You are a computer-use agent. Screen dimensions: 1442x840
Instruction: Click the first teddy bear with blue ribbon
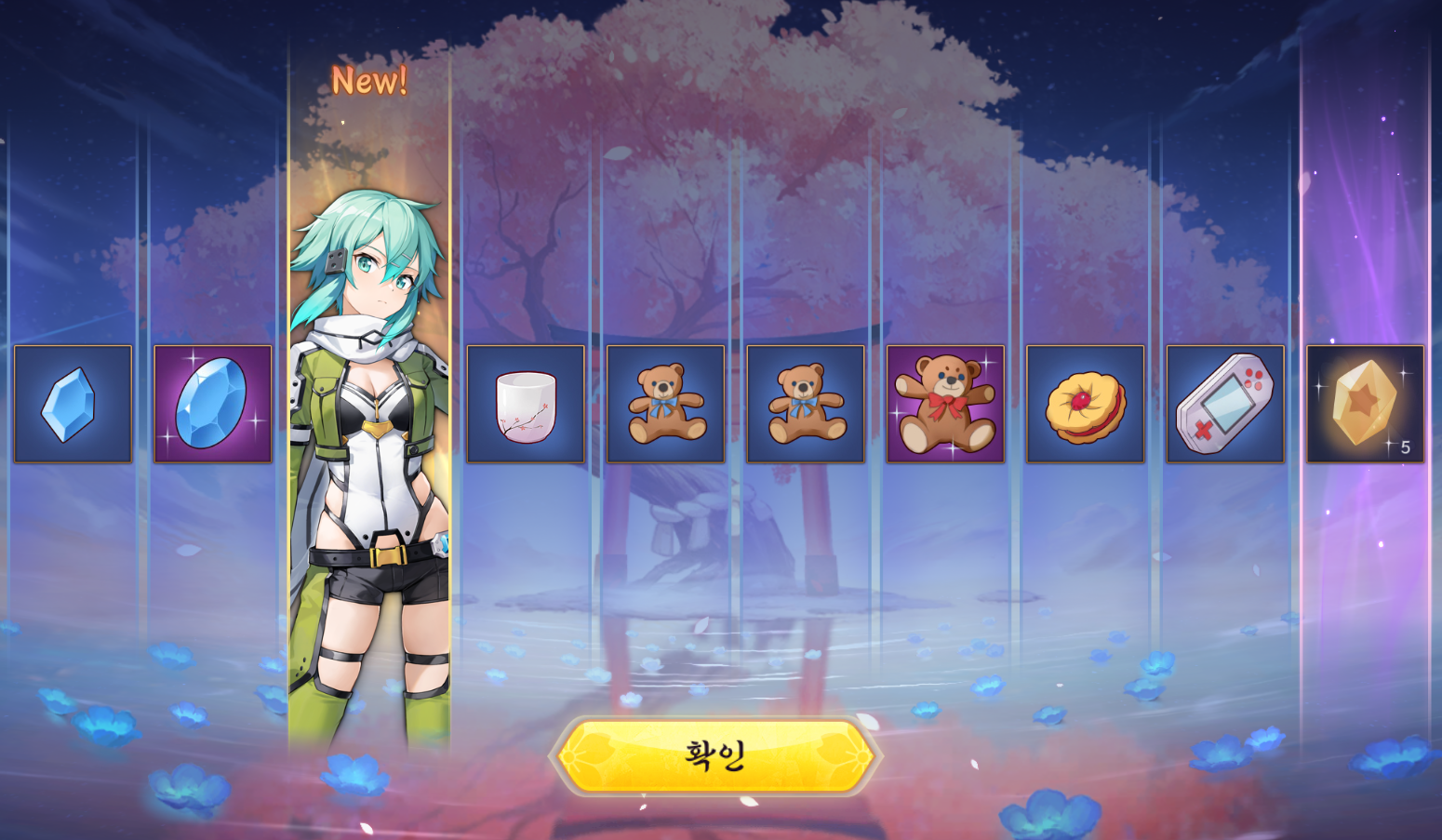pos(665,402)
